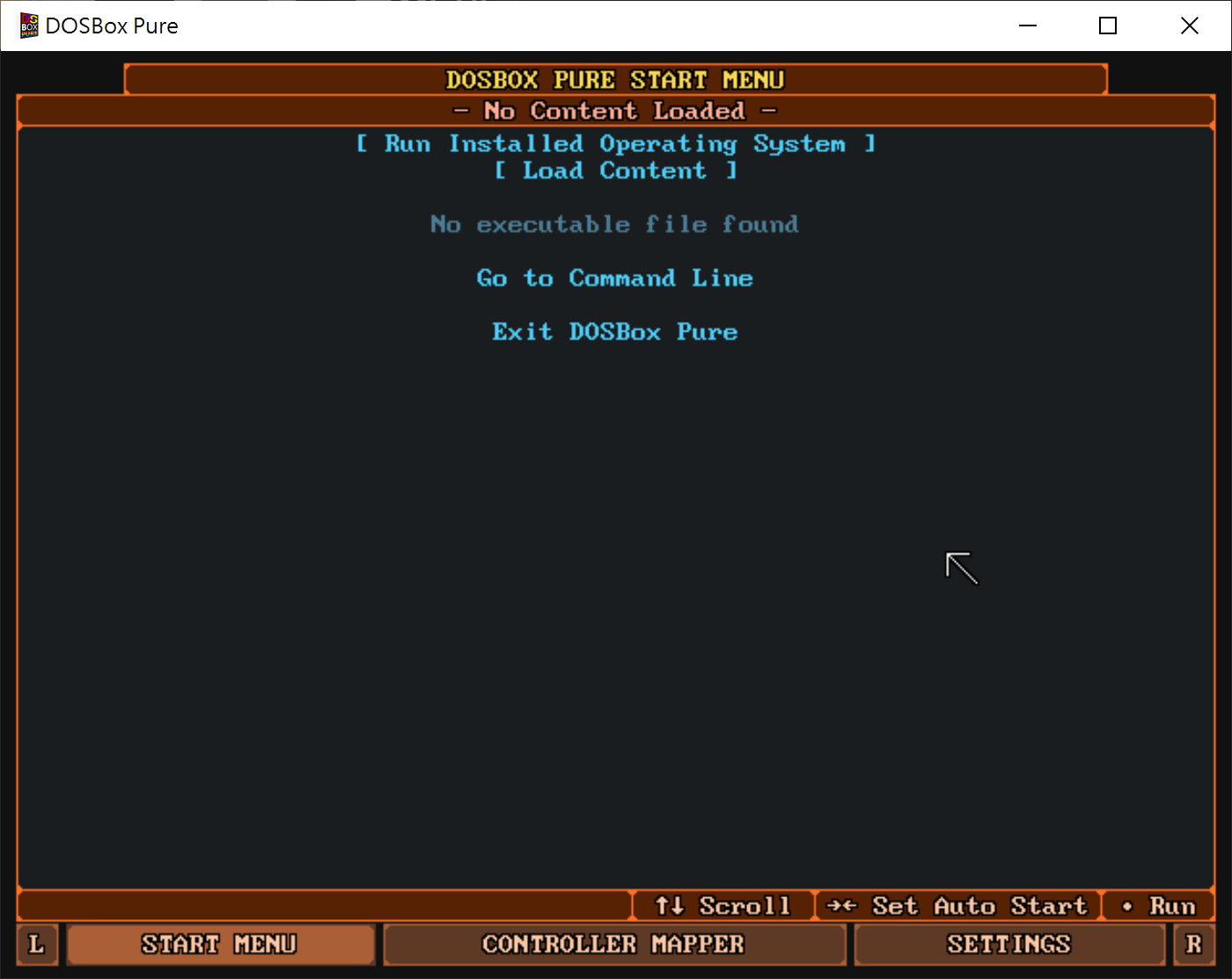Expand the Run Installed Operating System entry
The height and width of the screenshot is (979, 1232).
tap(615, 143)
